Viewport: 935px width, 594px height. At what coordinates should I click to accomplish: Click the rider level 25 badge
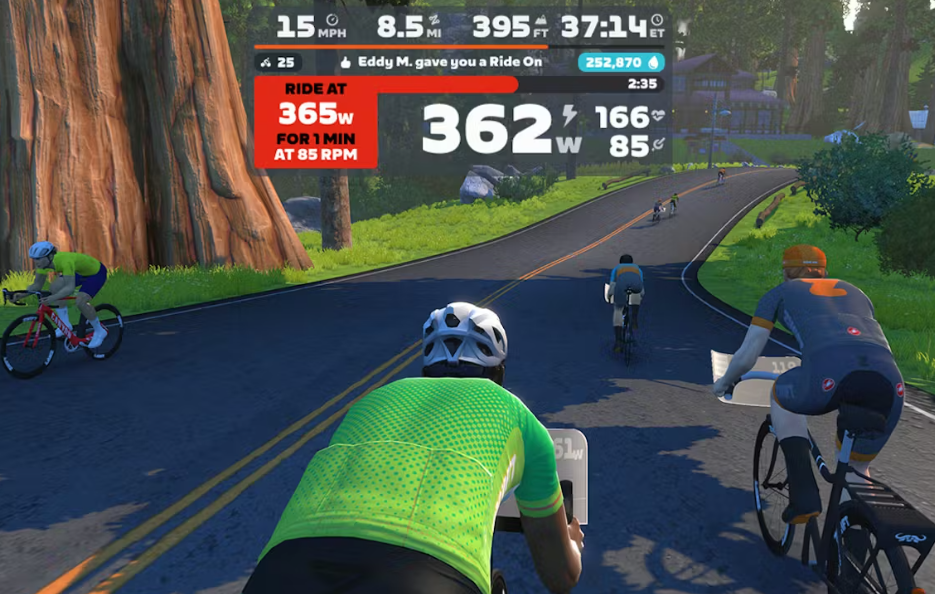coord(277,62)
